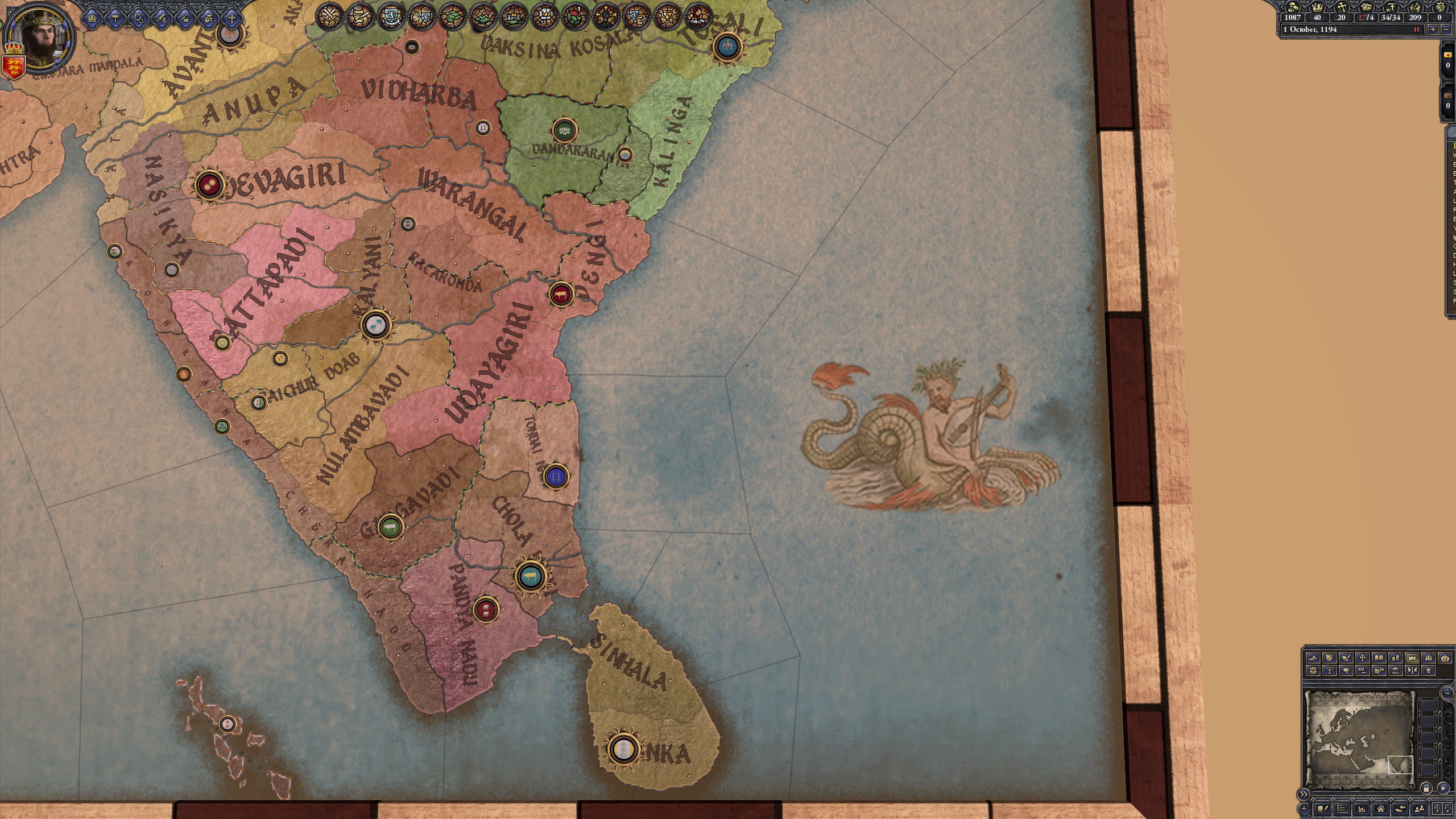Open the Military screen via sword icon
The height and width of the screenshot is (819, 1456).
pyautogui.click(x=162, y=19)
